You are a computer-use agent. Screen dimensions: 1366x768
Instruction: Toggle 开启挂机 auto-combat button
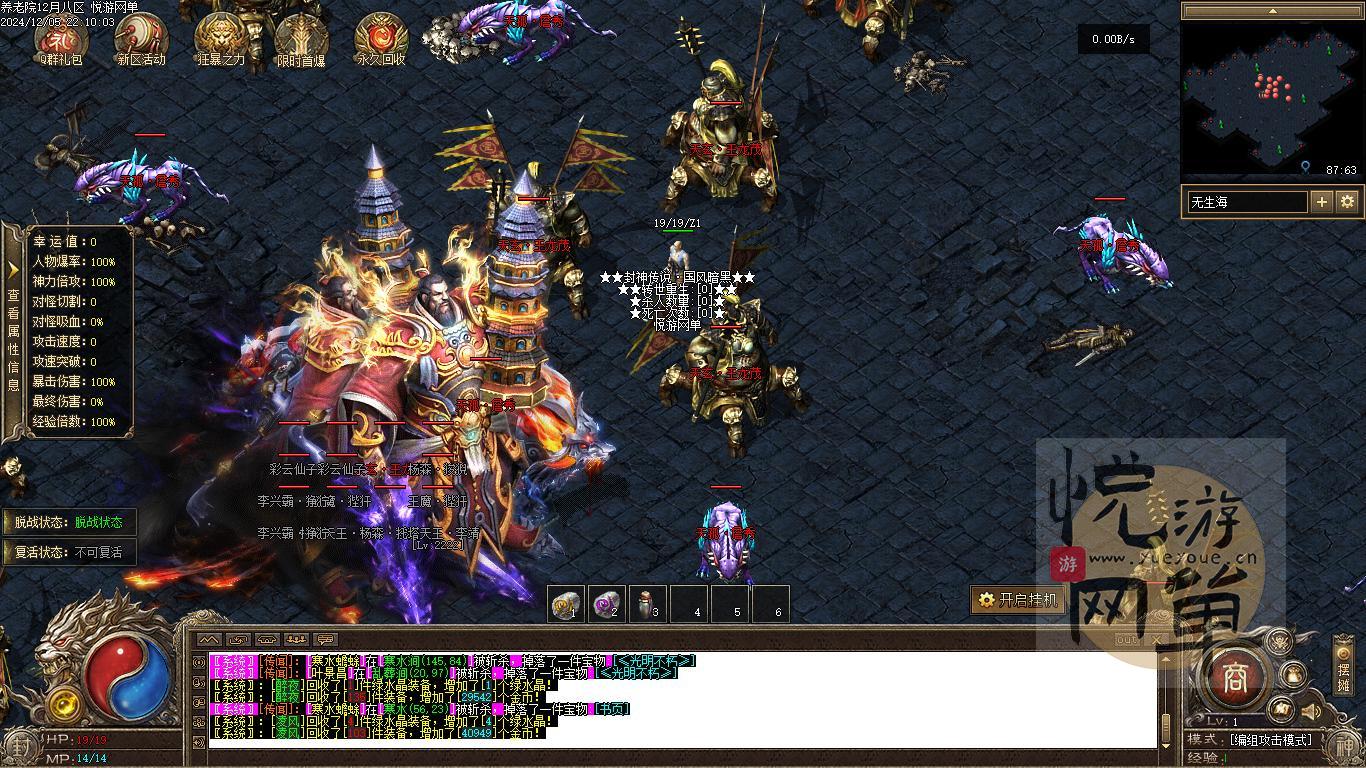tap(1015, 600)
